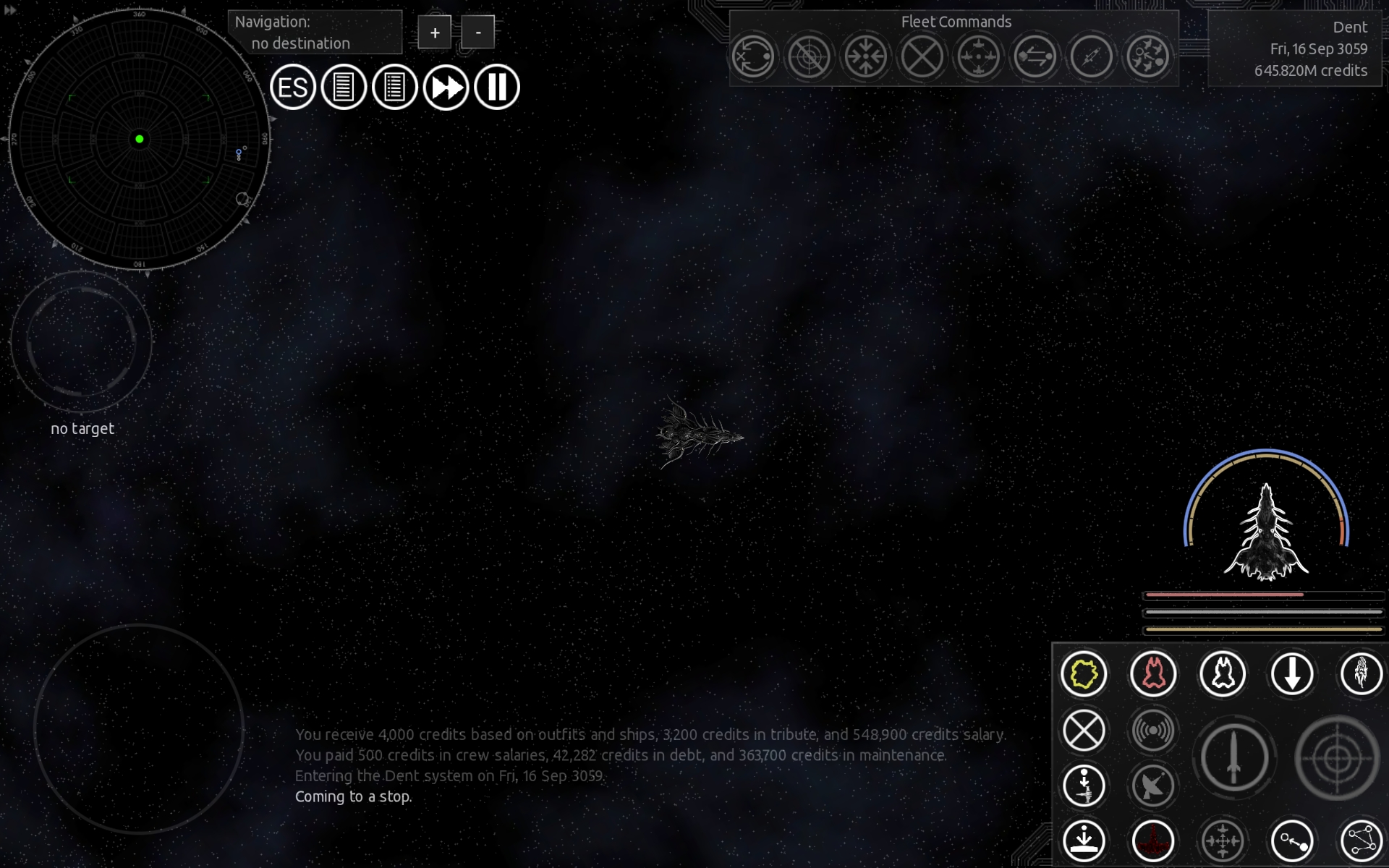Open the ES main menu button
This screenshot has height=868, width=1389.
click(x=293, y=88)
